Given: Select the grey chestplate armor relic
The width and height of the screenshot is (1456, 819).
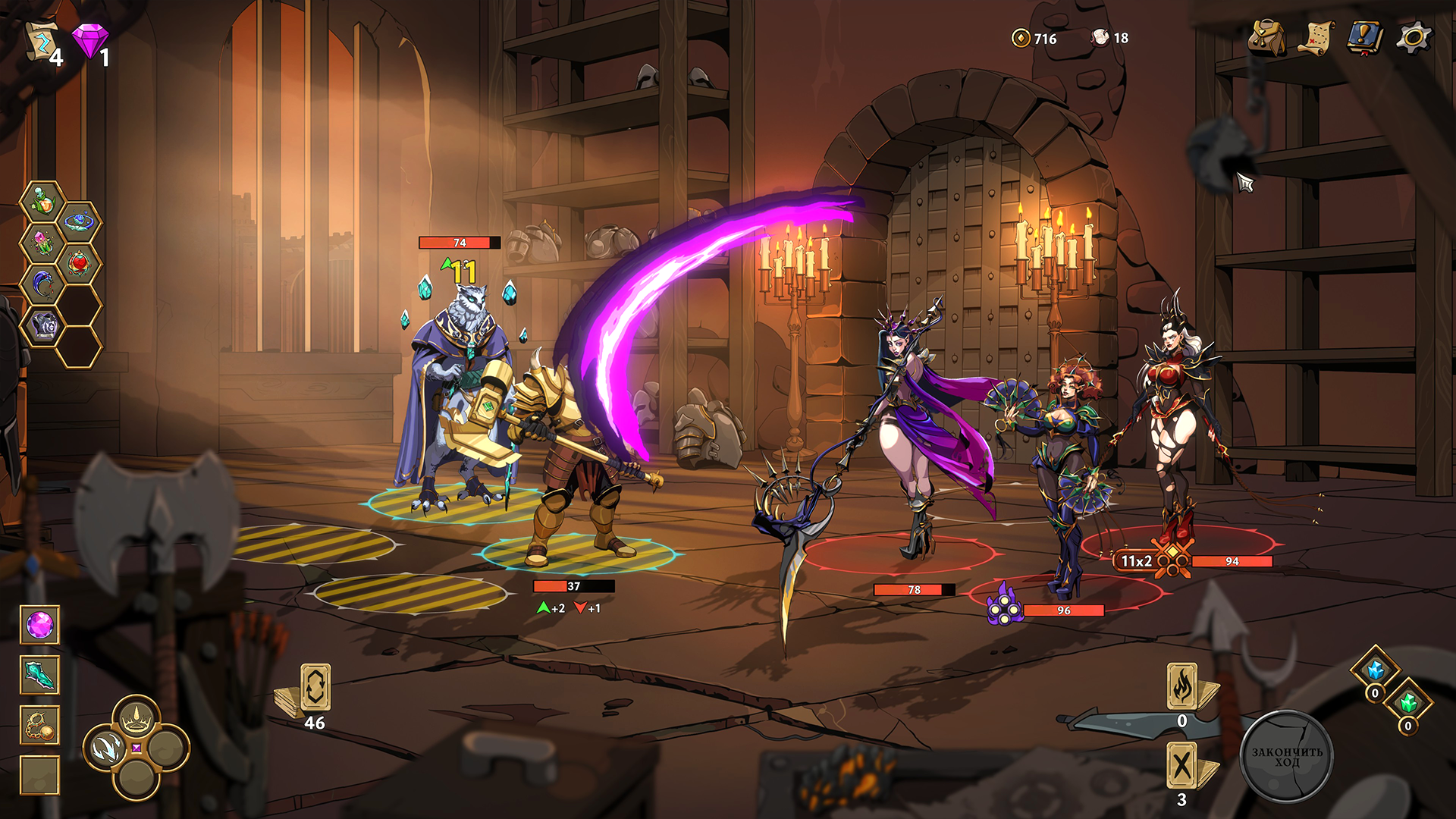Looking at the screenshot, I should [43, 325].
